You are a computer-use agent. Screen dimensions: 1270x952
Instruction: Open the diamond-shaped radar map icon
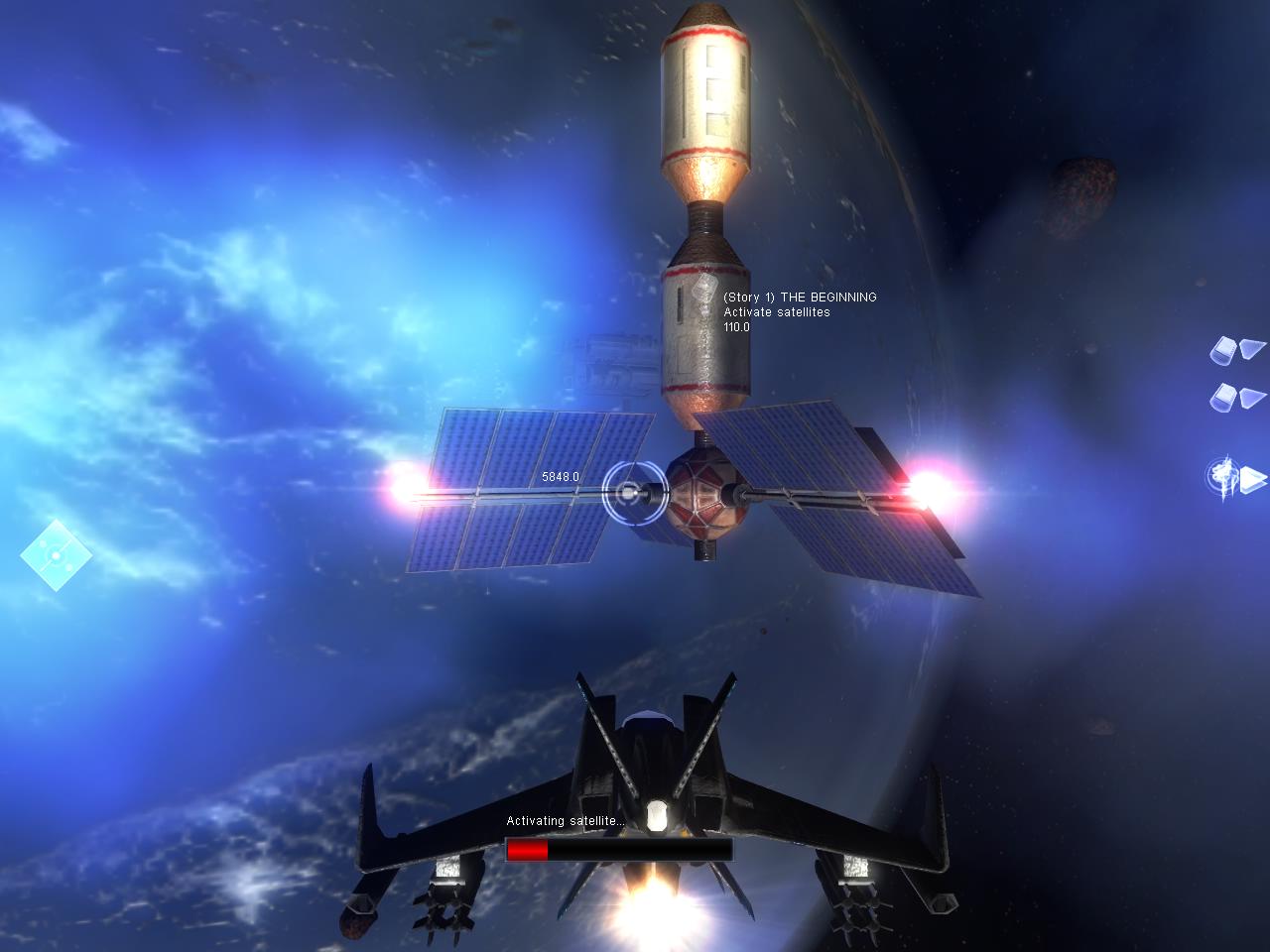coord(56,555)
